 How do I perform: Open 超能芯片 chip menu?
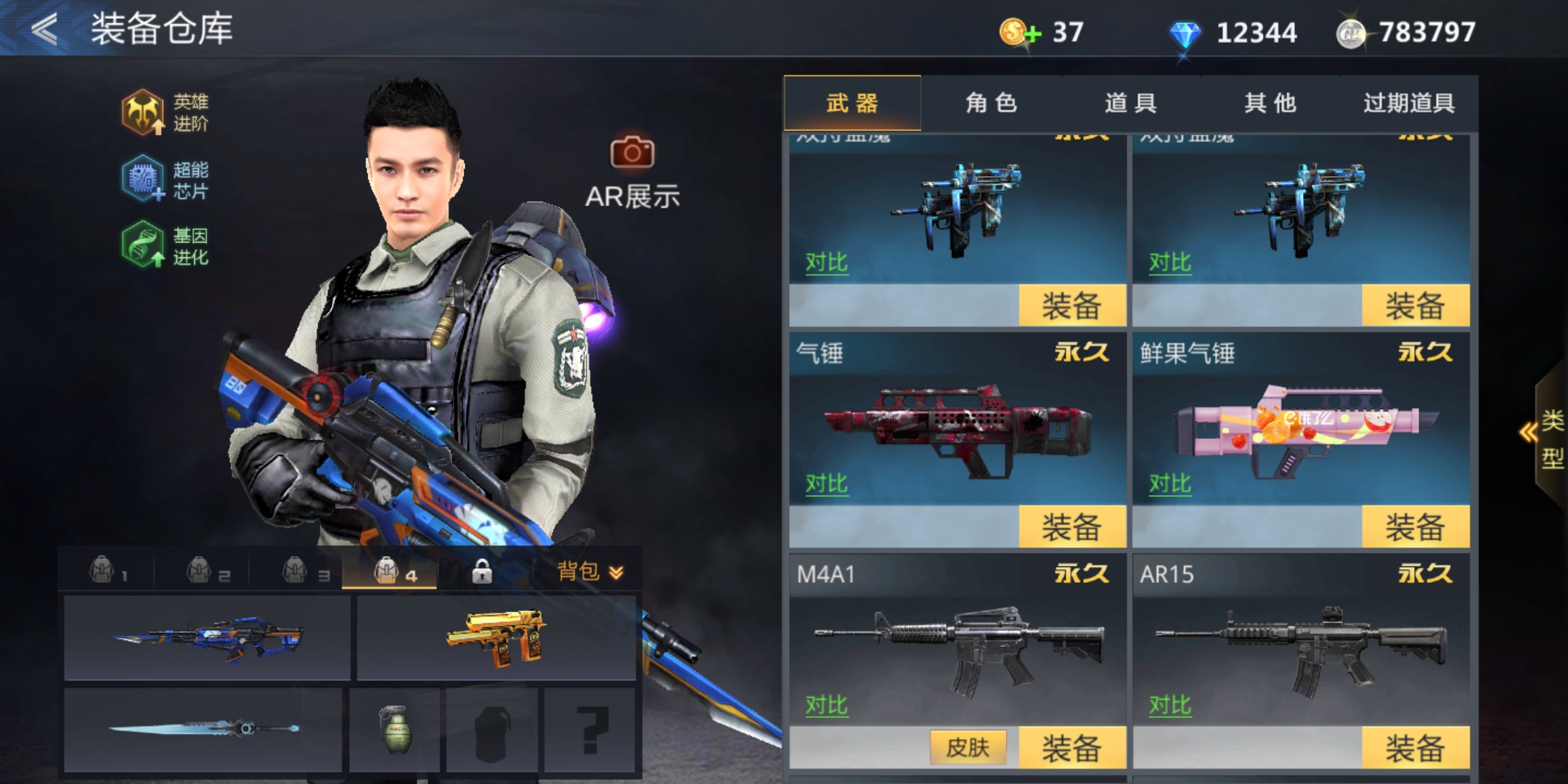coord(165,179)
